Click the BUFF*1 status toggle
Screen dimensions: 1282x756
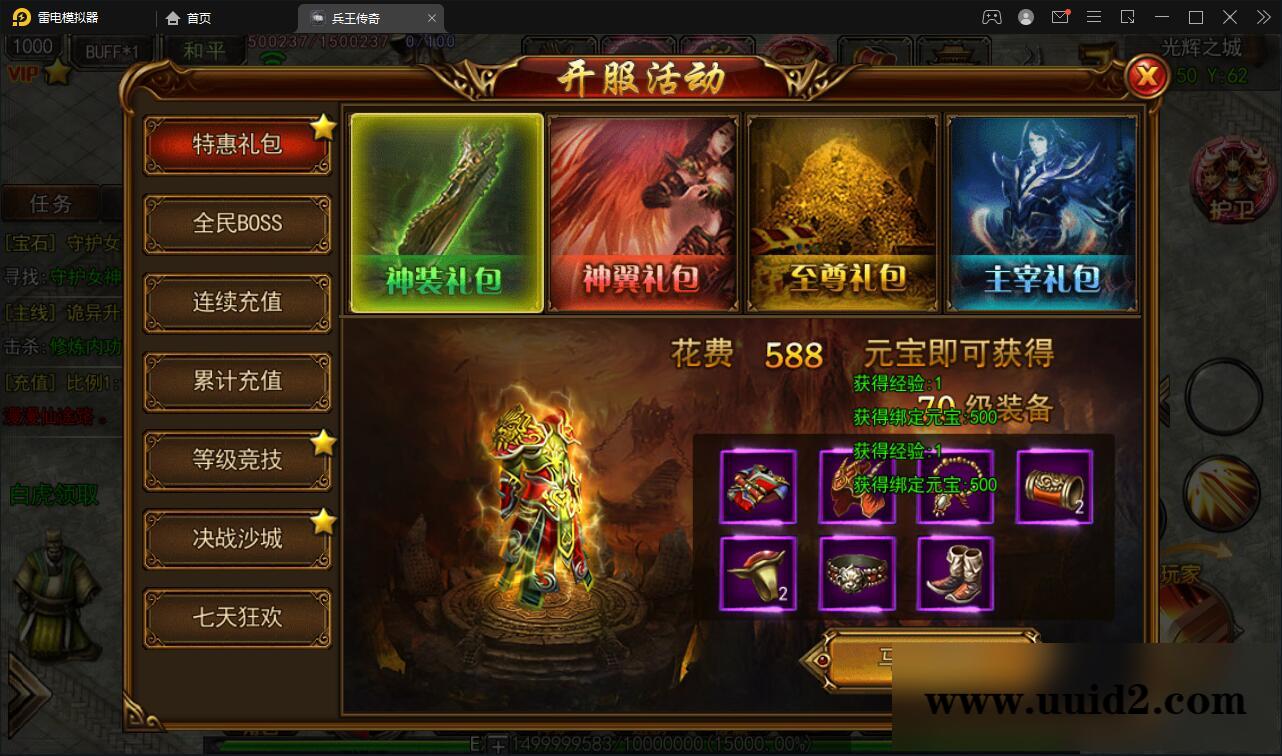(x=113, y=48)
